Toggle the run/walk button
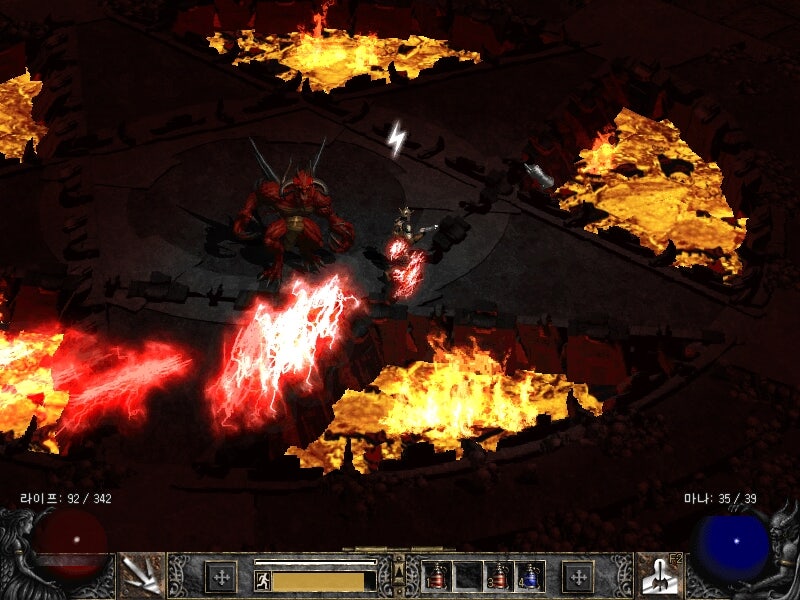Viewport: 800px width, 600px height. pyautogui.click(x=262, y=581)
